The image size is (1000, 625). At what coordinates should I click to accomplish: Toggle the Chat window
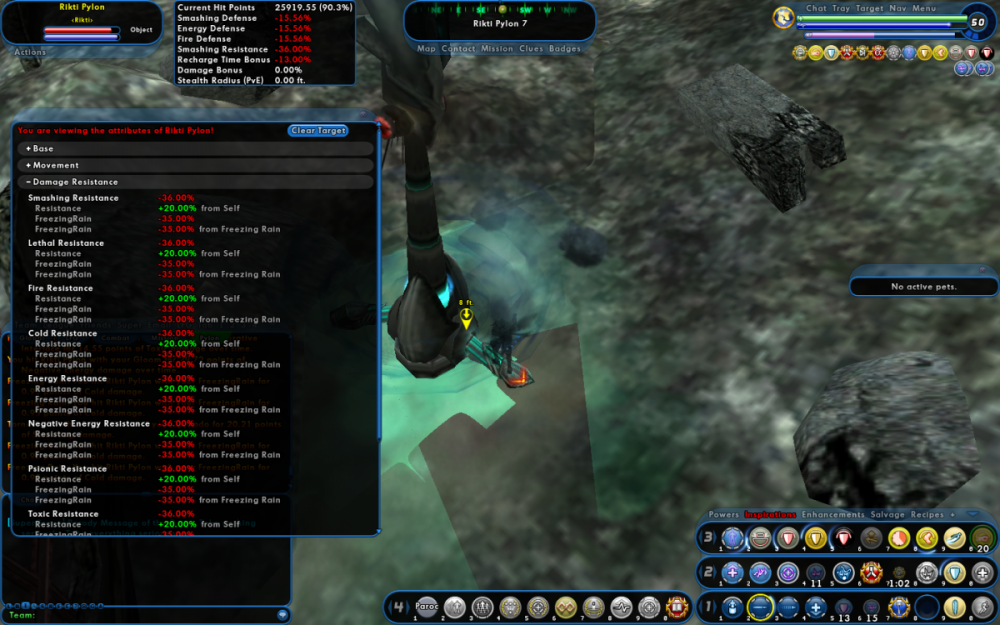tap(817, 8)
